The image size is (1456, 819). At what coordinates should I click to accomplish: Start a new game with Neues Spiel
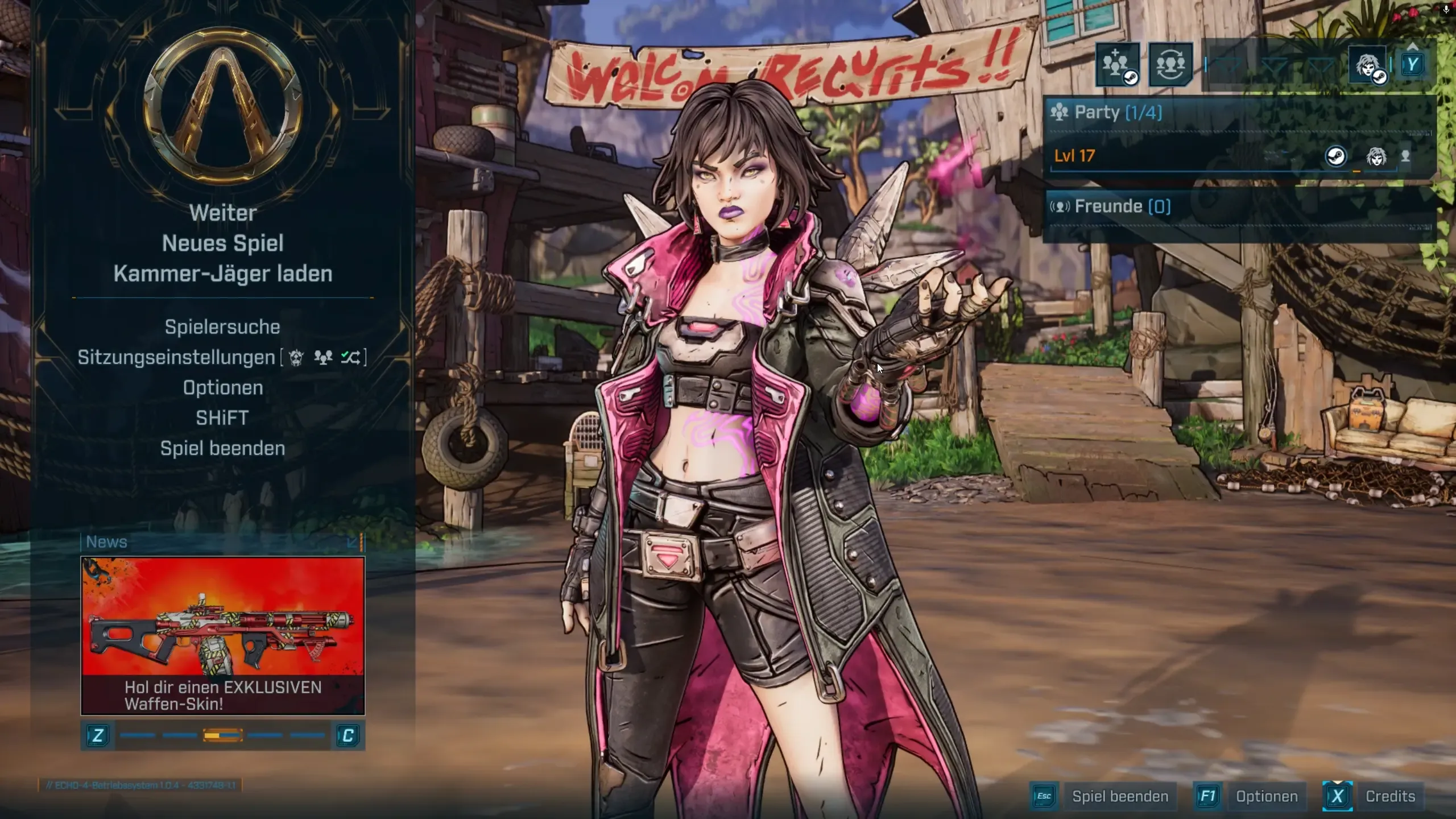point(222,243)
